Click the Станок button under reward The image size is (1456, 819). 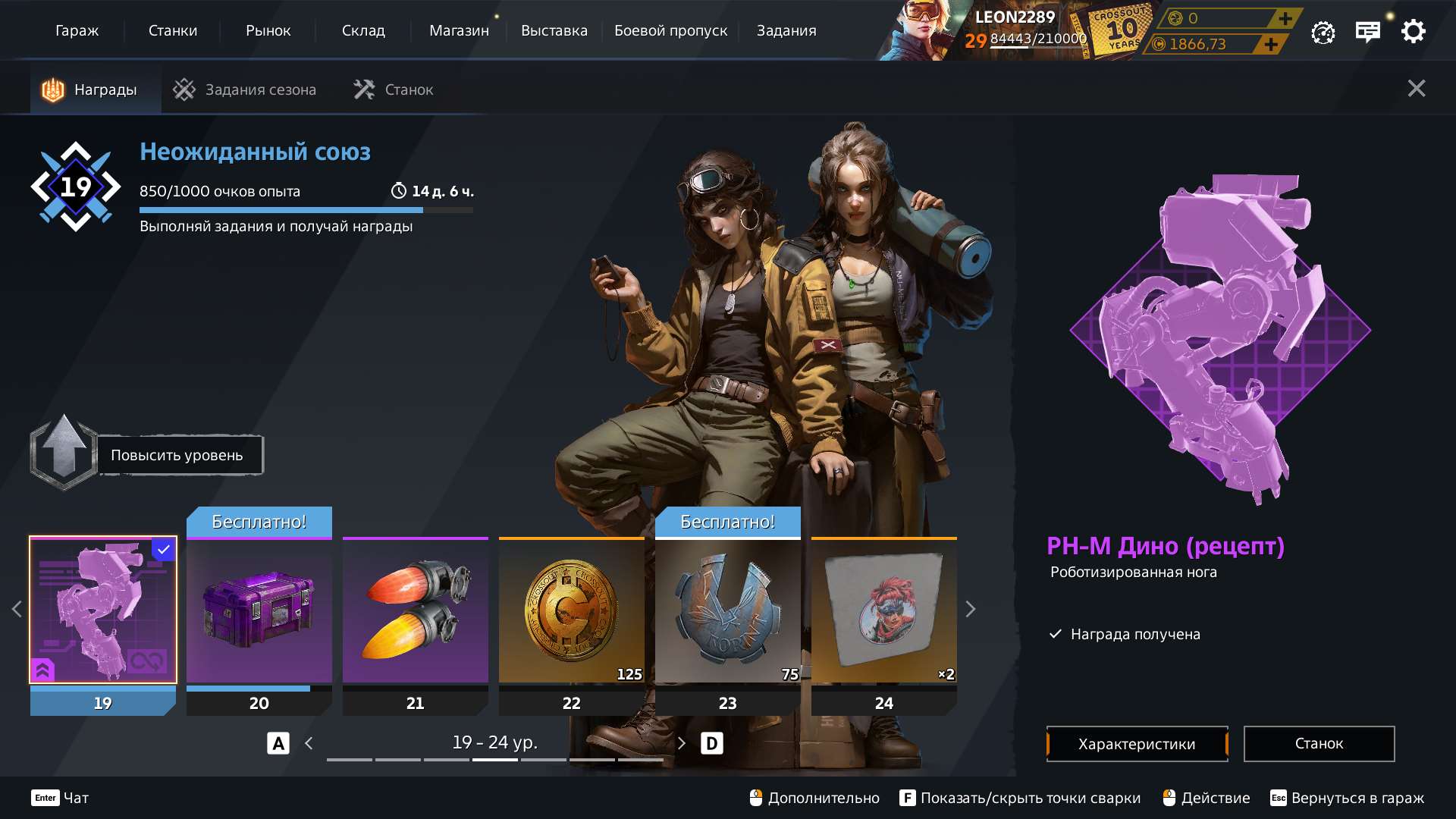1319,744
